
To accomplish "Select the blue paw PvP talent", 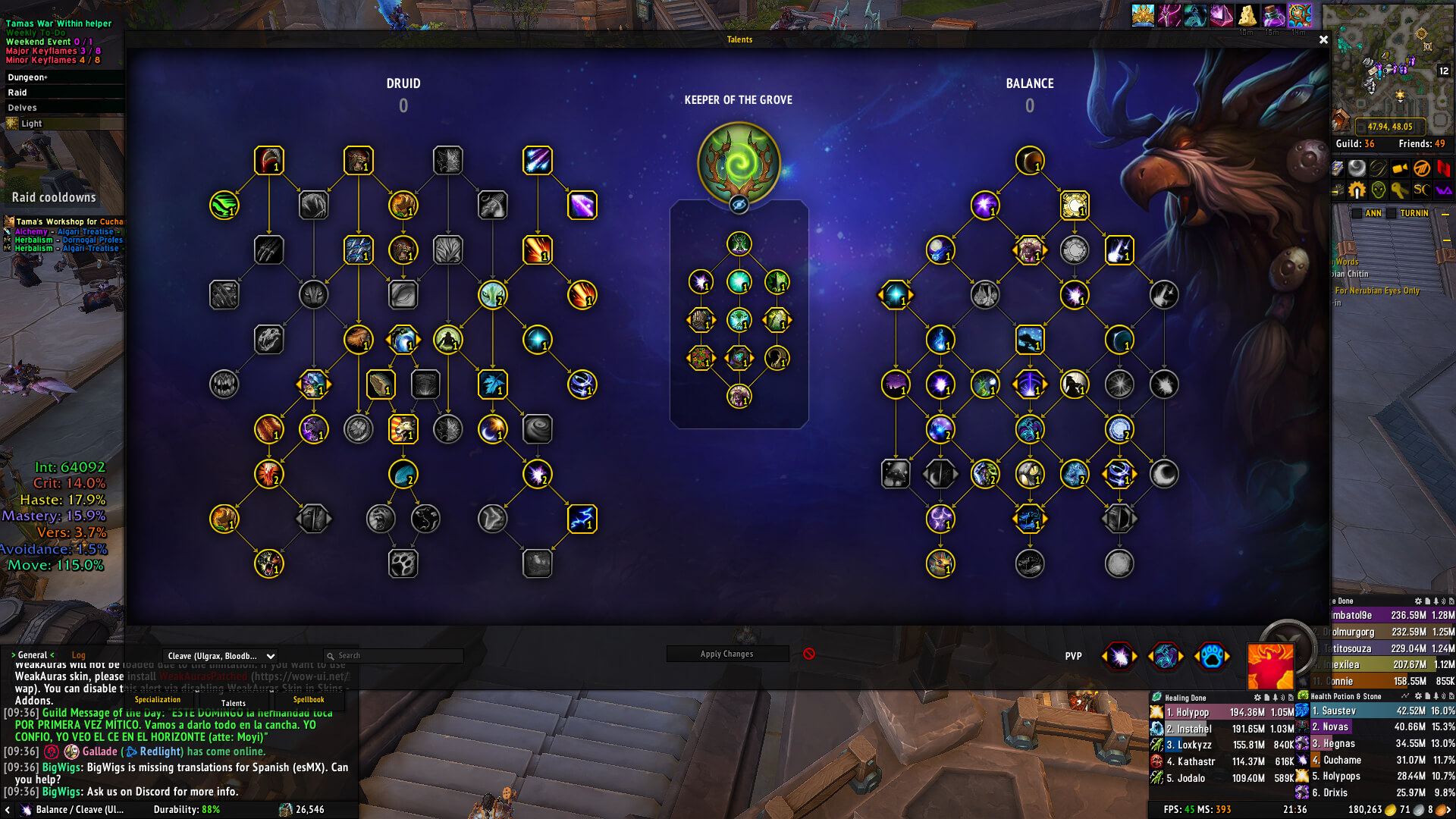I will (x=1211, y=656).
